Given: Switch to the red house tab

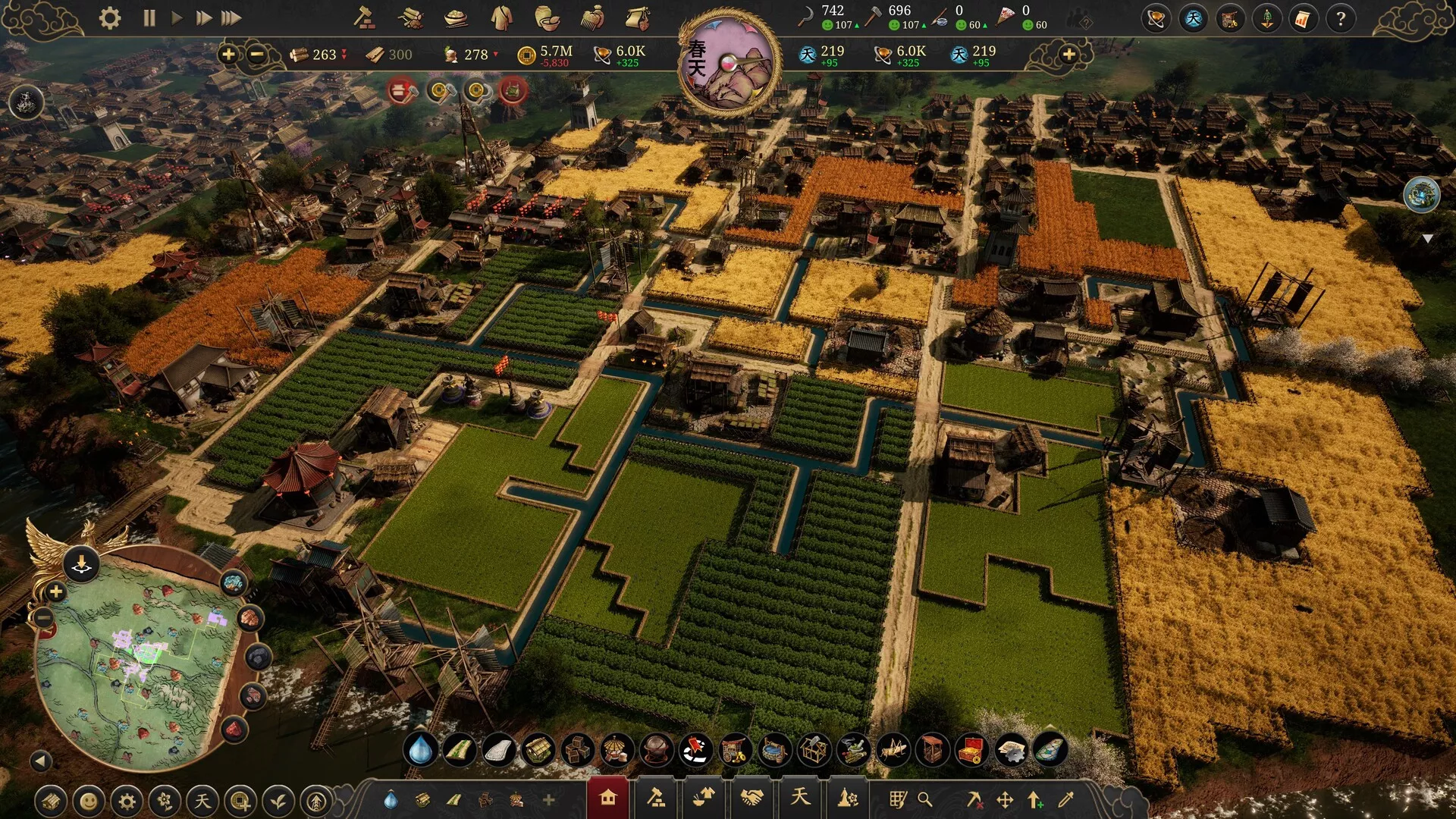Looking at the screenshot, I should [607, 799].
